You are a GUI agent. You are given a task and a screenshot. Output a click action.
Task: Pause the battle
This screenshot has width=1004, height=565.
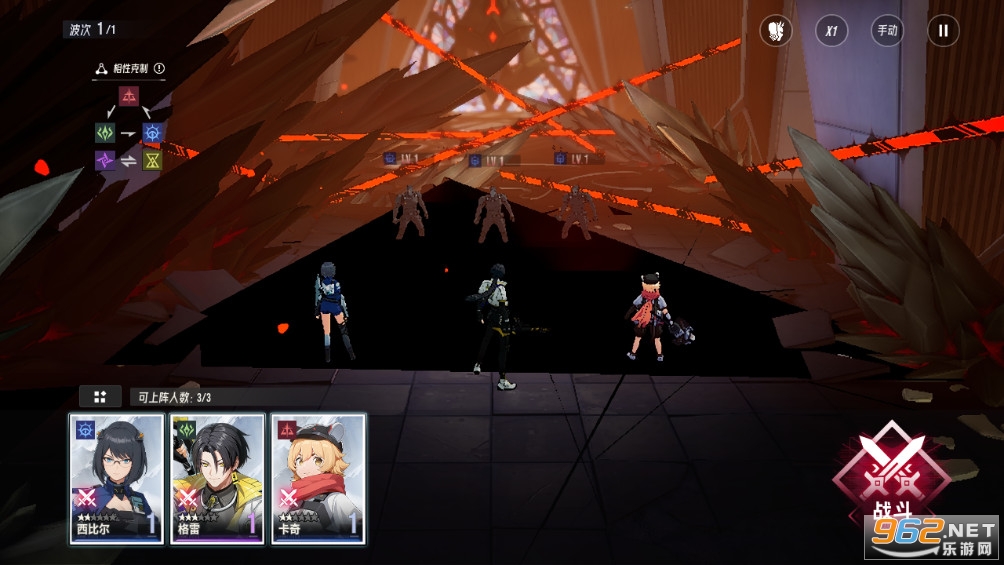tap(942, 30)
